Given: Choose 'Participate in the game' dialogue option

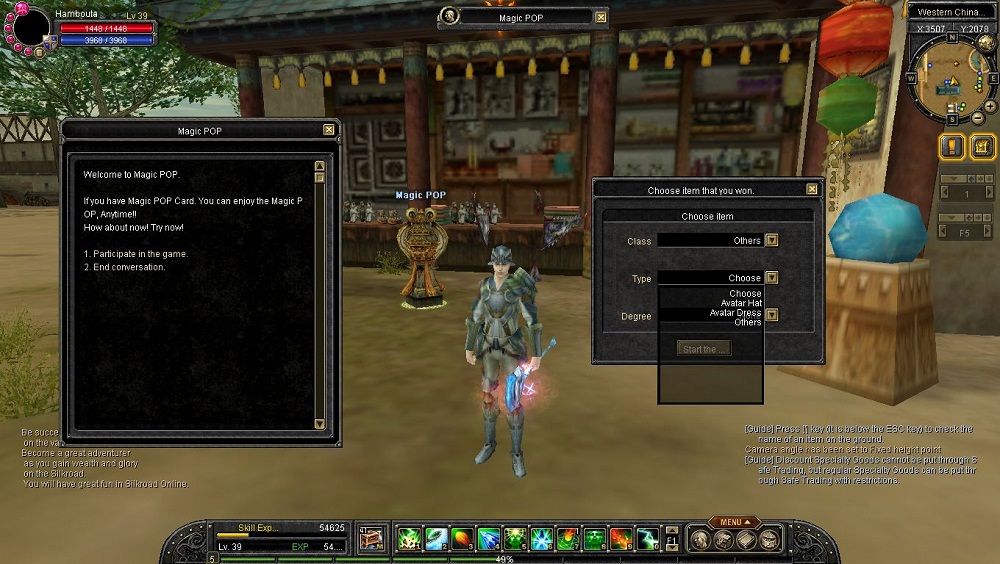Looking at the screenshot, I should [136, 254].
